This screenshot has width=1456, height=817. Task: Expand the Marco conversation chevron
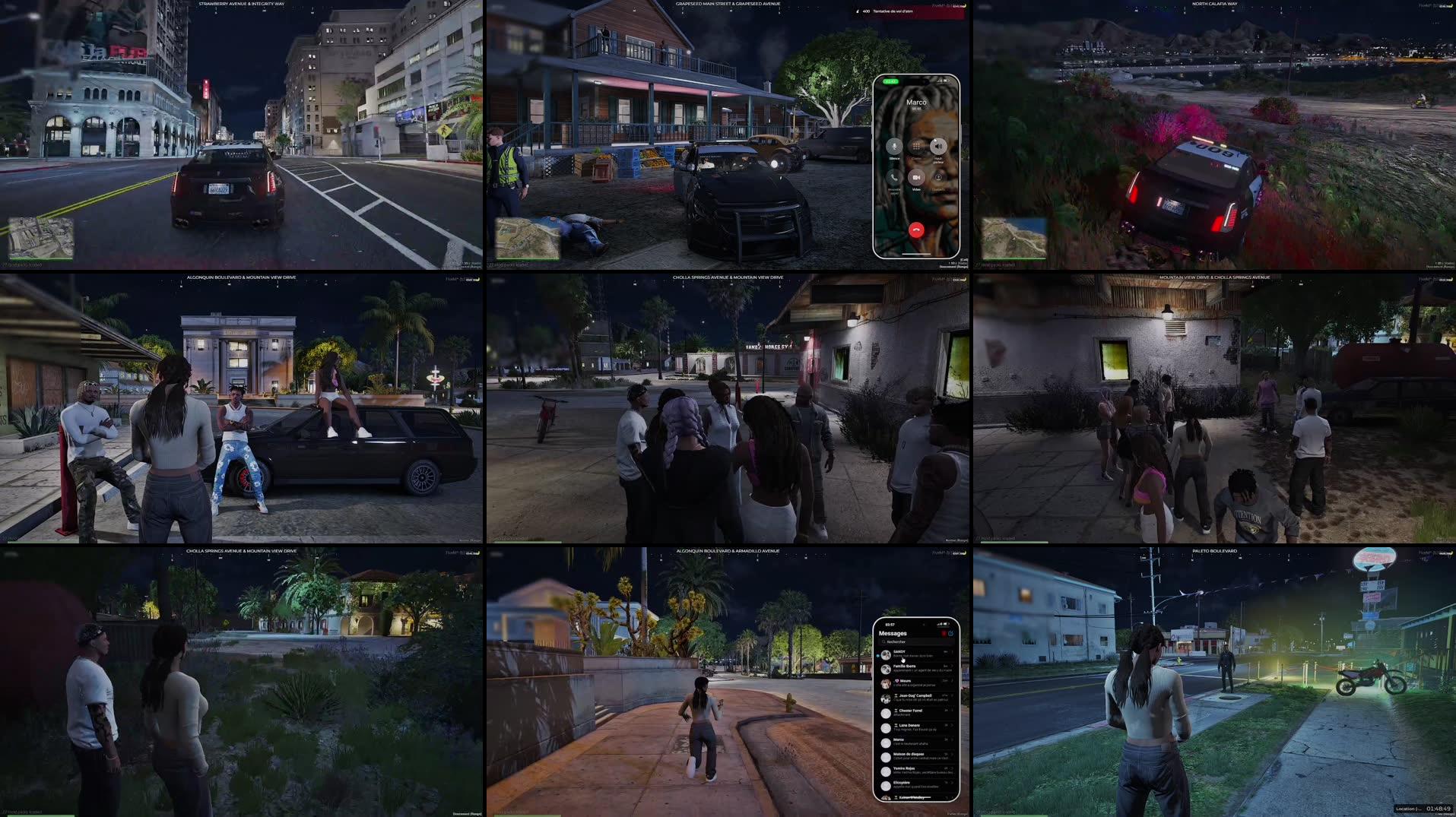pyautogui.click(x=951, y=740)
